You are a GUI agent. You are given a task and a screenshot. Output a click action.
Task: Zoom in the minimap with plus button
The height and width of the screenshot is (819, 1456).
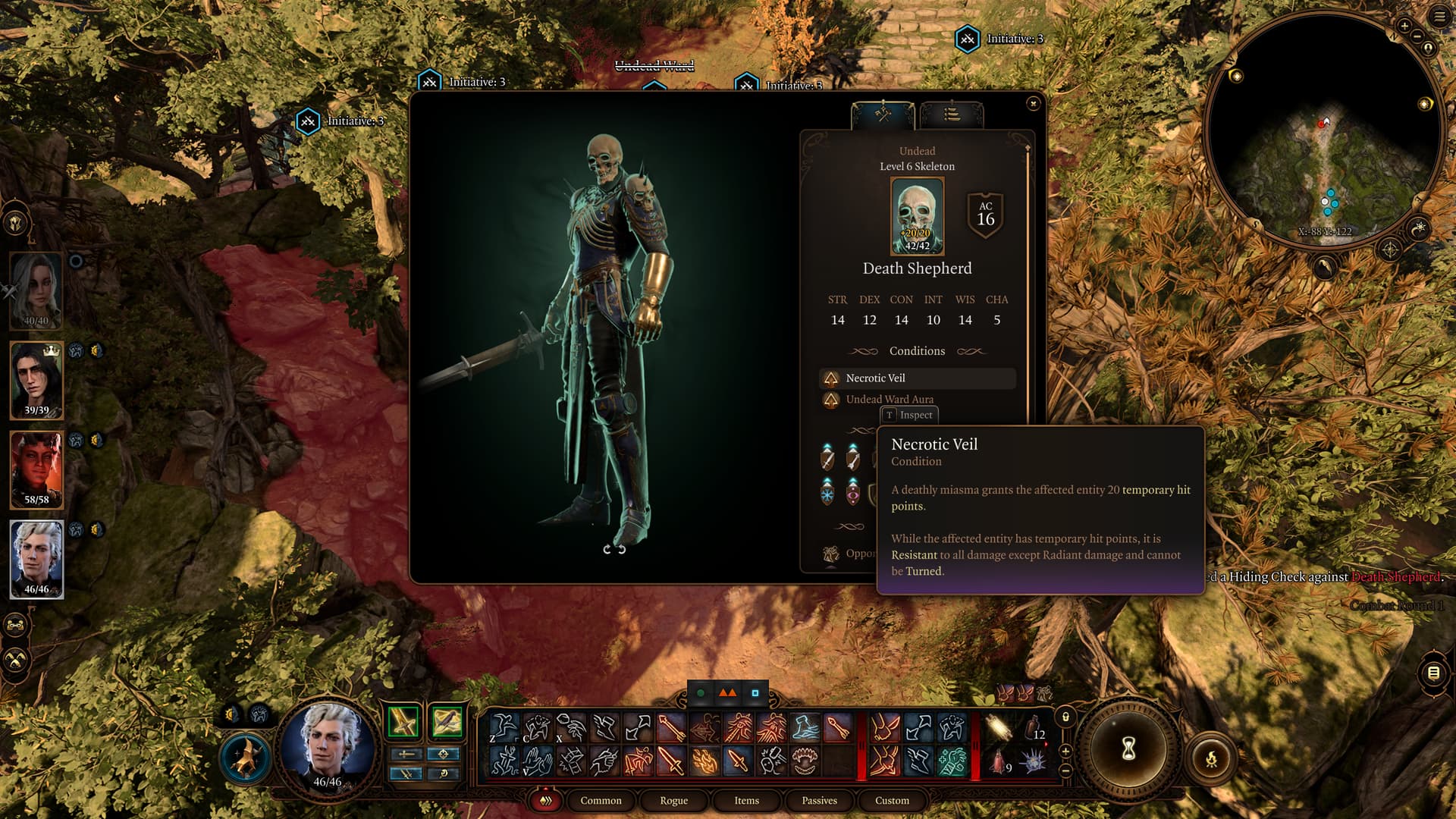click(1404, 27)
